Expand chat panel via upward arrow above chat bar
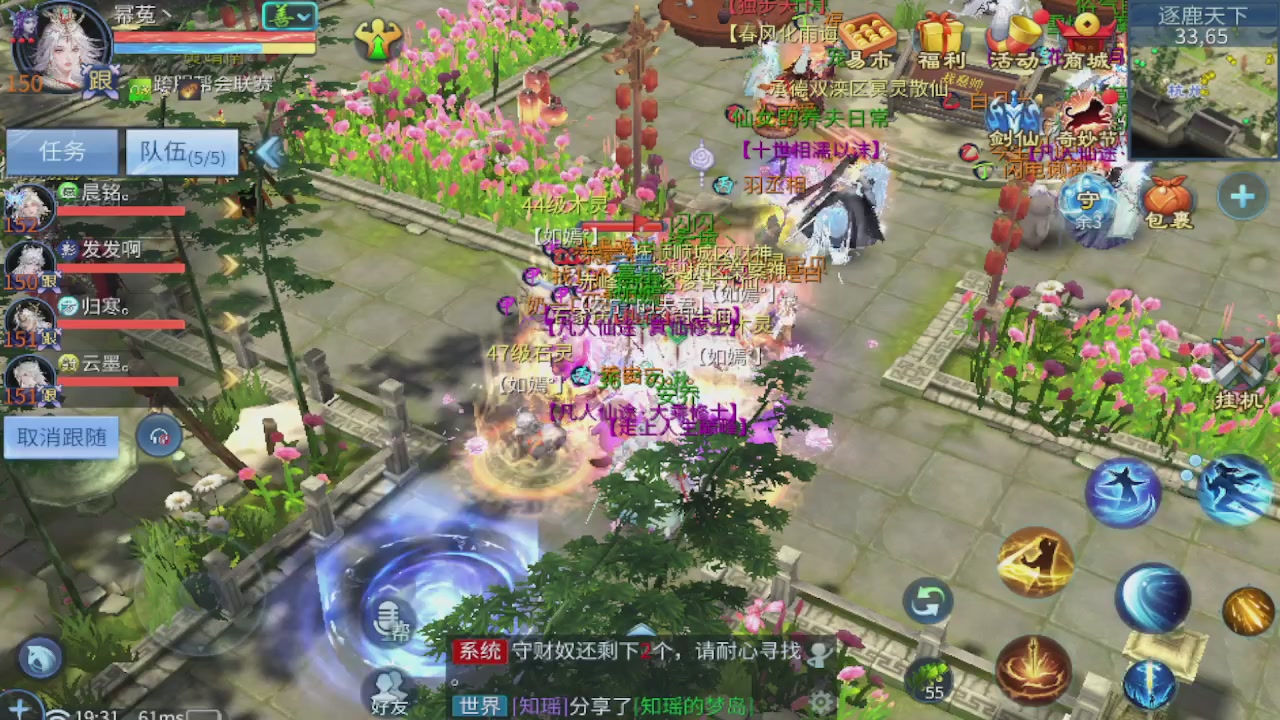This screenshot has width=1280, height=720. point(640,627)
